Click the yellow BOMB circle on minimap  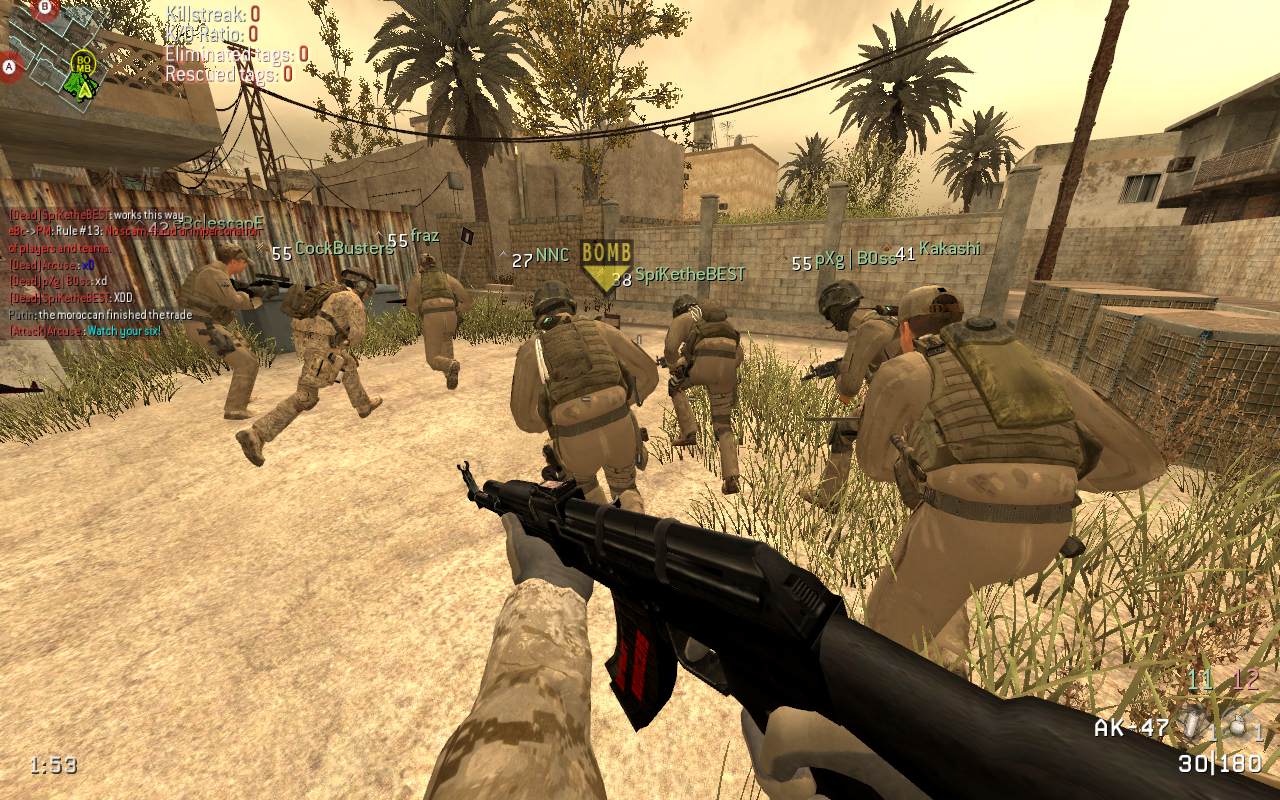[x=84, y=64]
